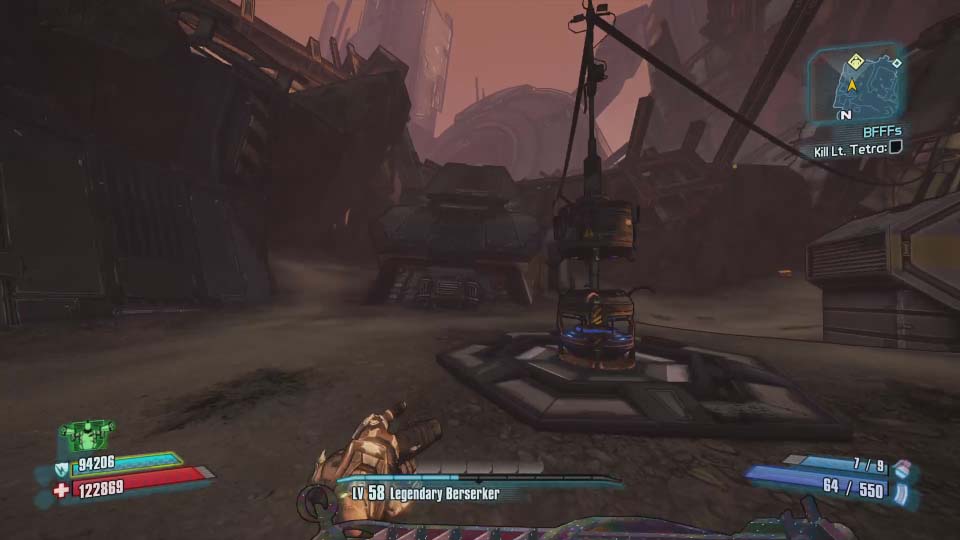Click the yellow objective marker on minimap
The height and width of the screenshot is (540, 960).
pyautogui.click(x=855, y=63)
